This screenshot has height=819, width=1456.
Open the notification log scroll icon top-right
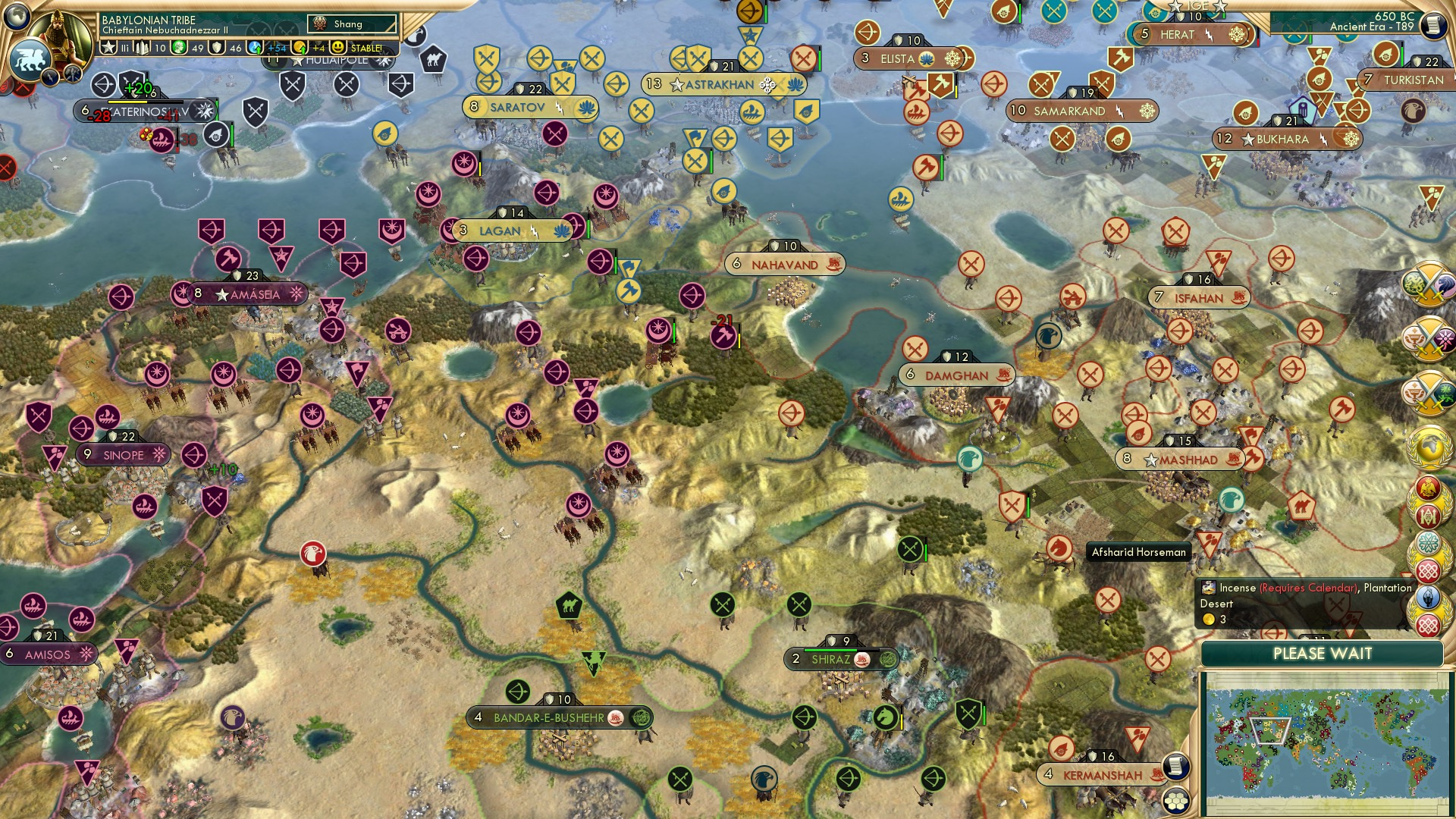click(1435, 27)
